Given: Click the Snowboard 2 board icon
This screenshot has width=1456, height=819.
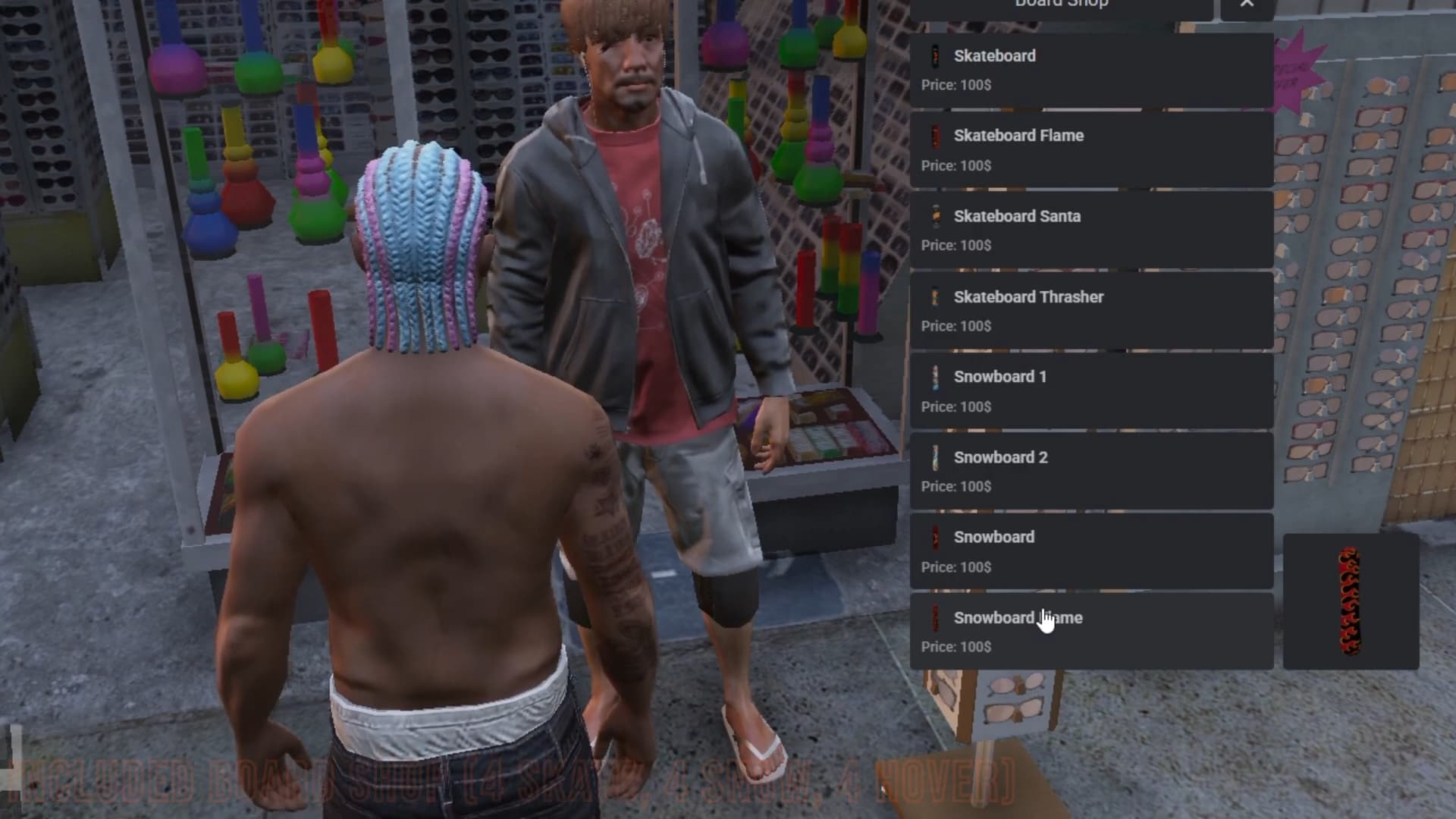Looking at the screenshot, I should 934,457.
